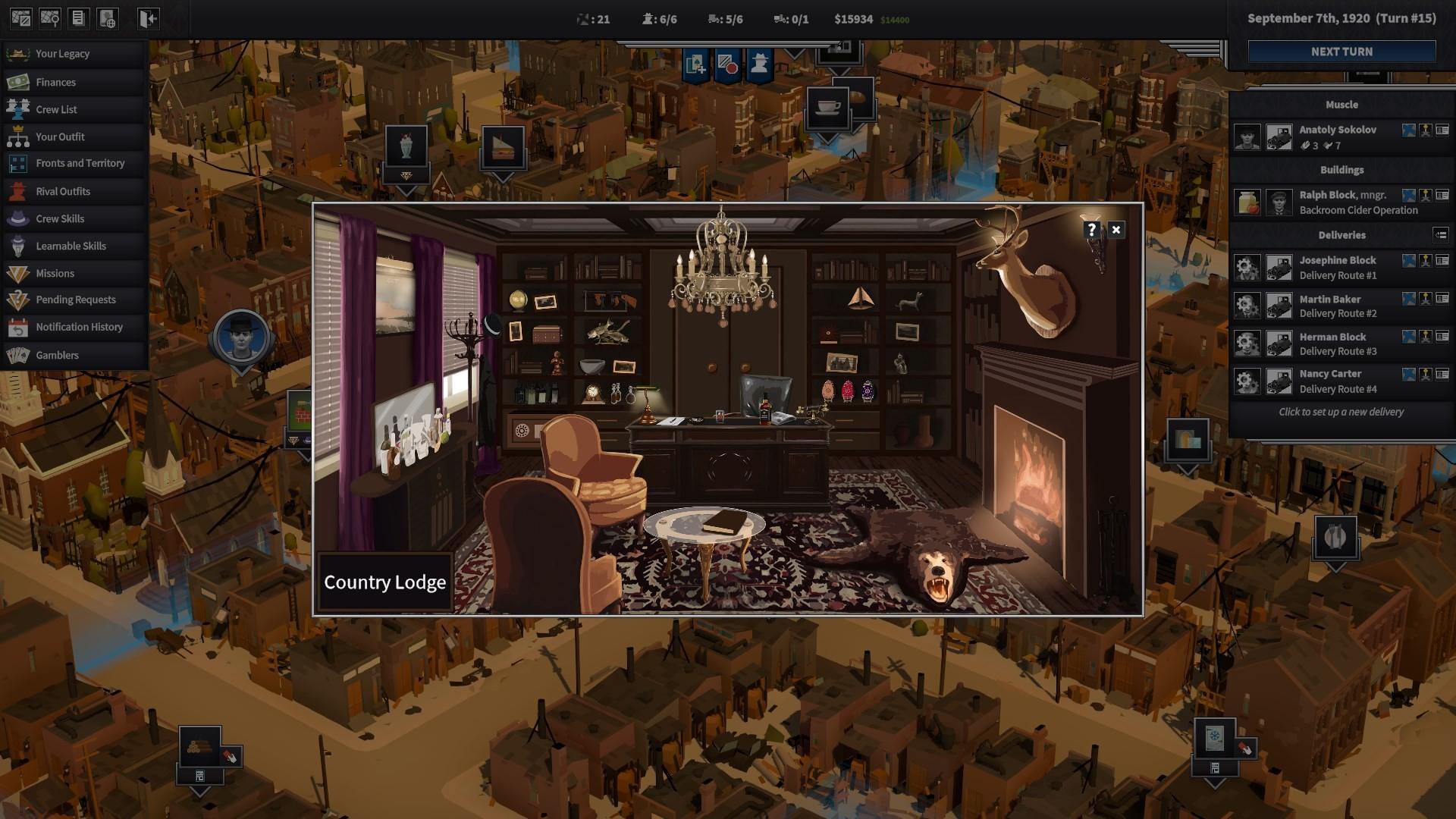
Task: Click to set up a new delivery
Action: [x=1341, y=412]
